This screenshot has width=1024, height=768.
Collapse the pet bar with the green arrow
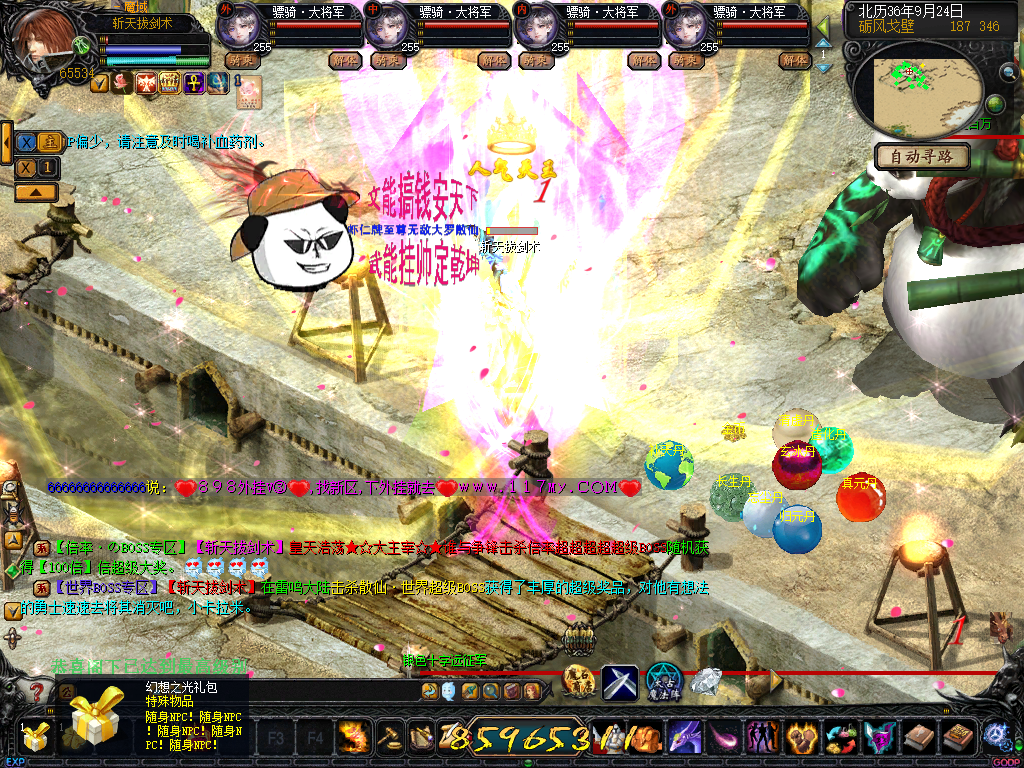[823, 27]
